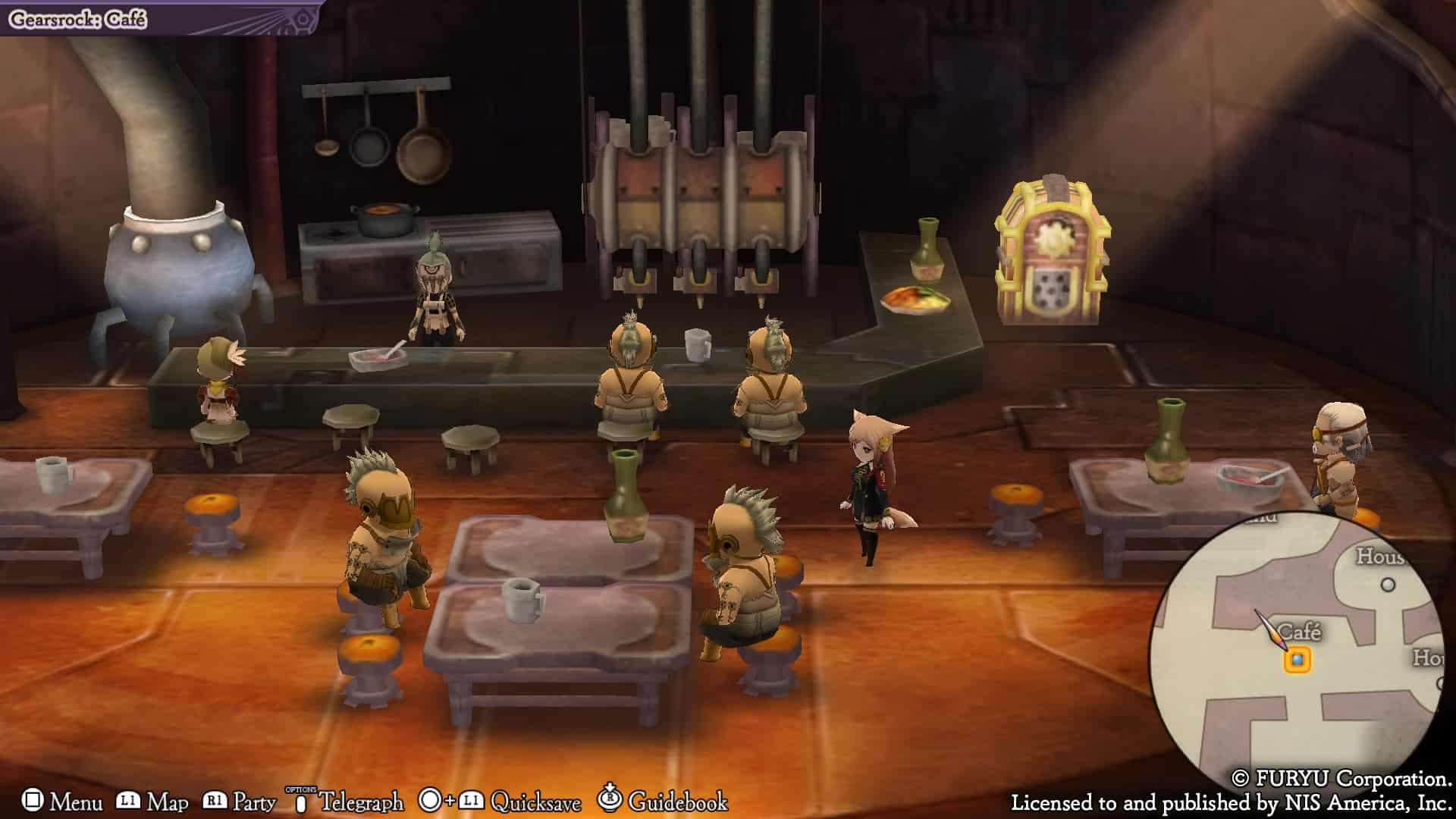
Task: Click the House location dot on minimap
Action: 1389,585
